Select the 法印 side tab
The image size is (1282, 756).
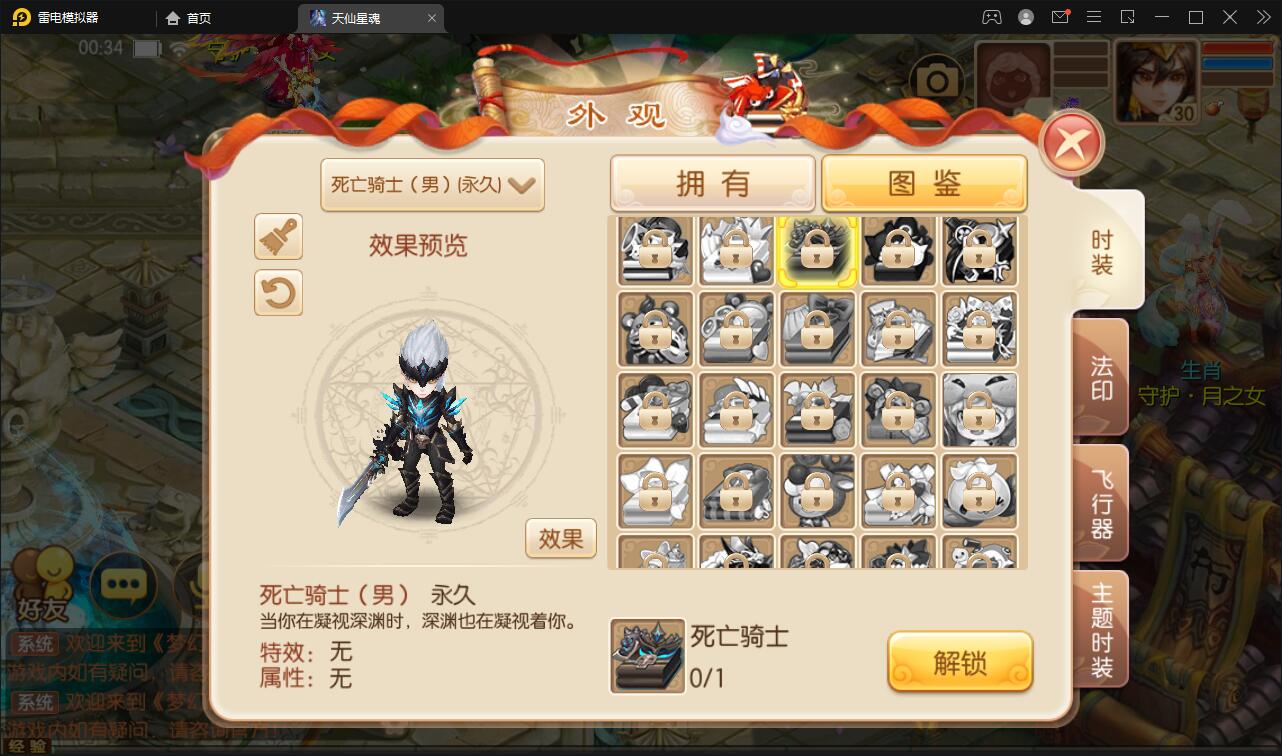(x=1100, y=375)
